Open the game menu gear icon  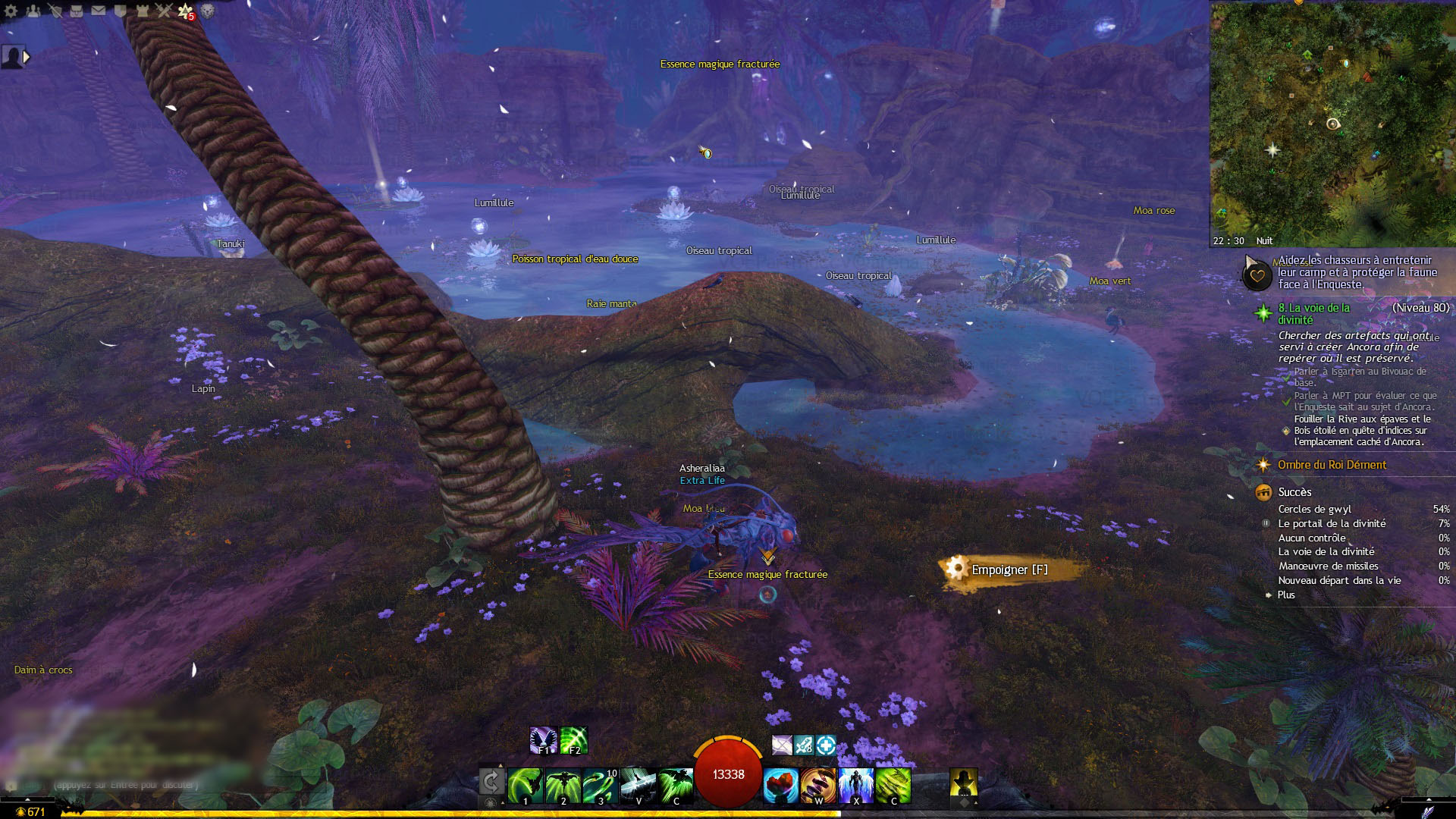11,11
